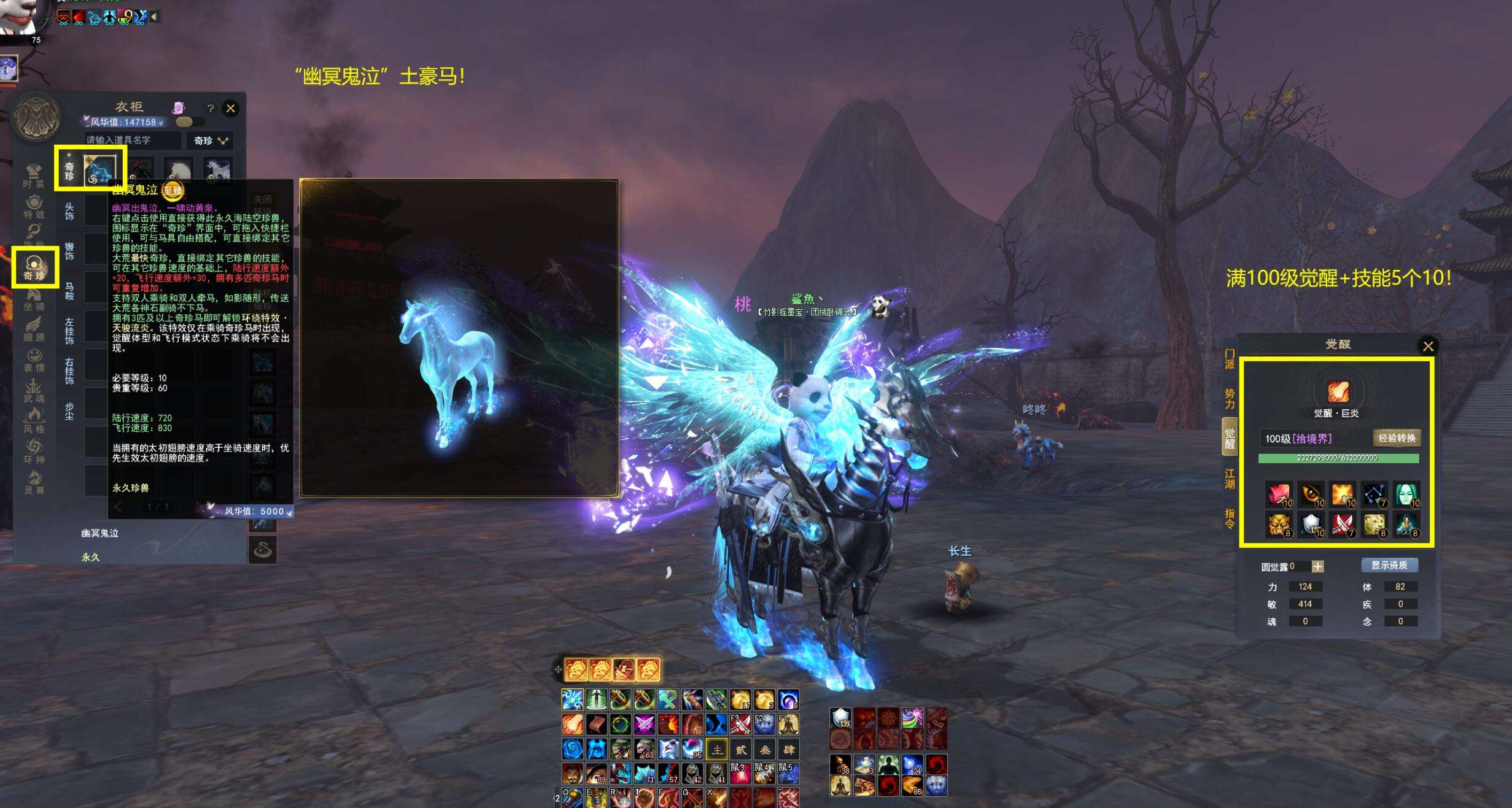Click the 经验转换 experience convert button
This screenshot has width=1512, height=808.
1397,438
